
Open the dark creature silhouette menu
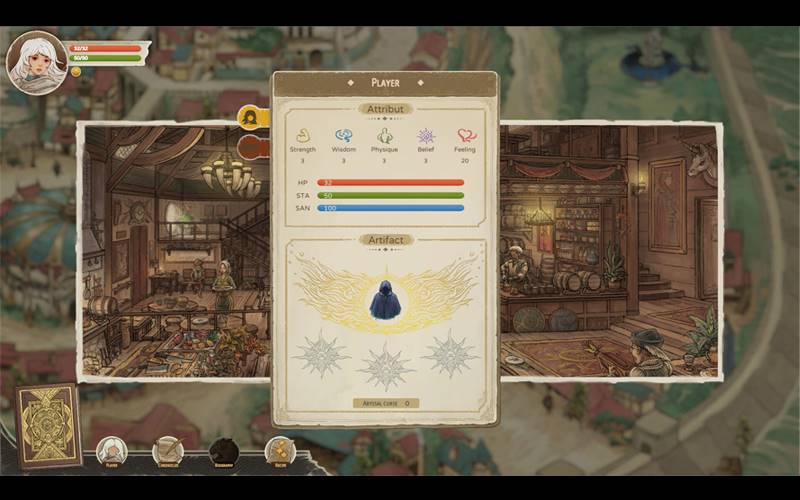(x=224, y=452)
